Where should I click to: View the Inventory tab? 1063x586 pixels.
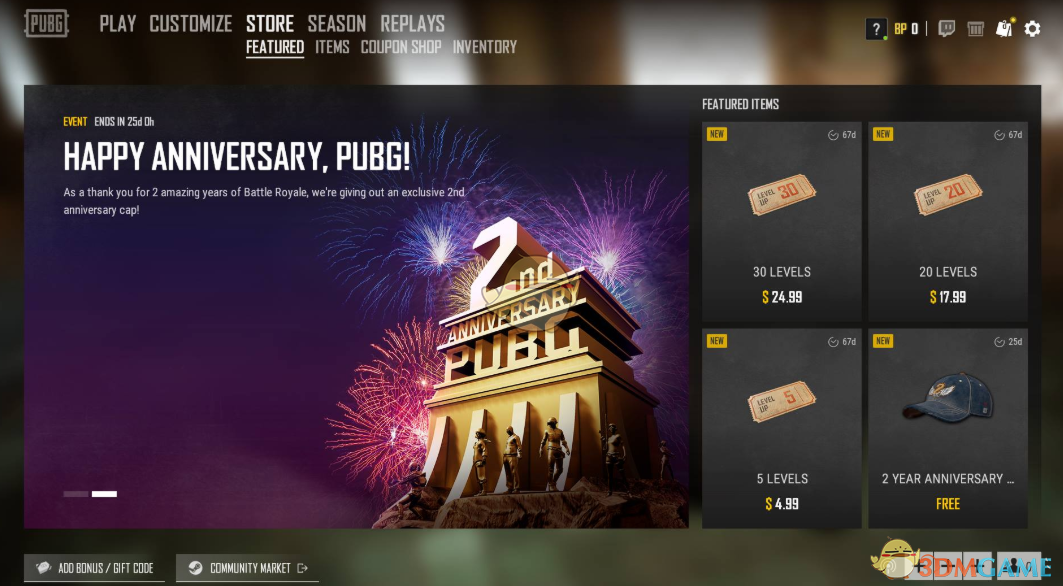click(485, 47)
